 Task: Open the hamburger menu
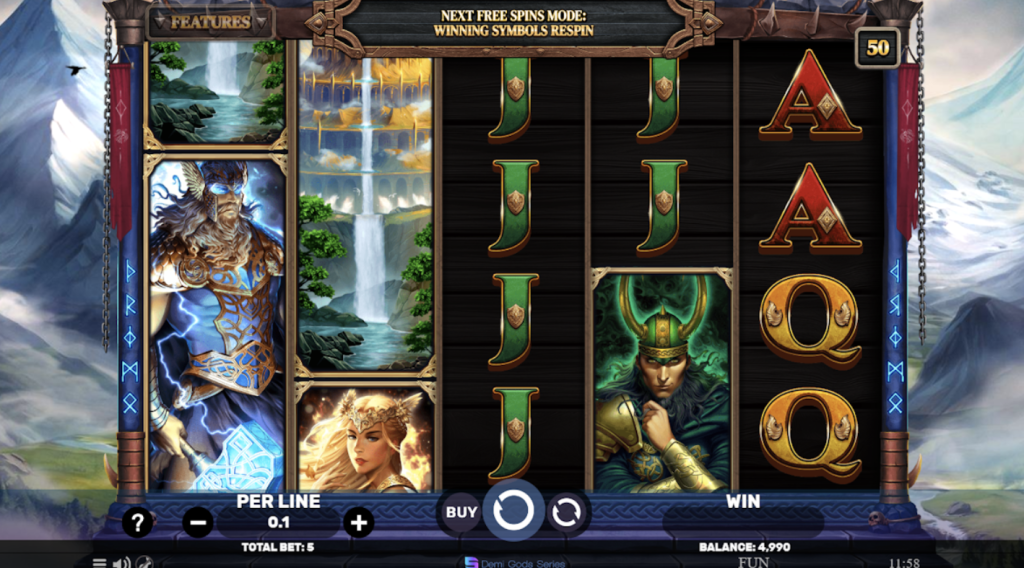[x=99, y=562]
